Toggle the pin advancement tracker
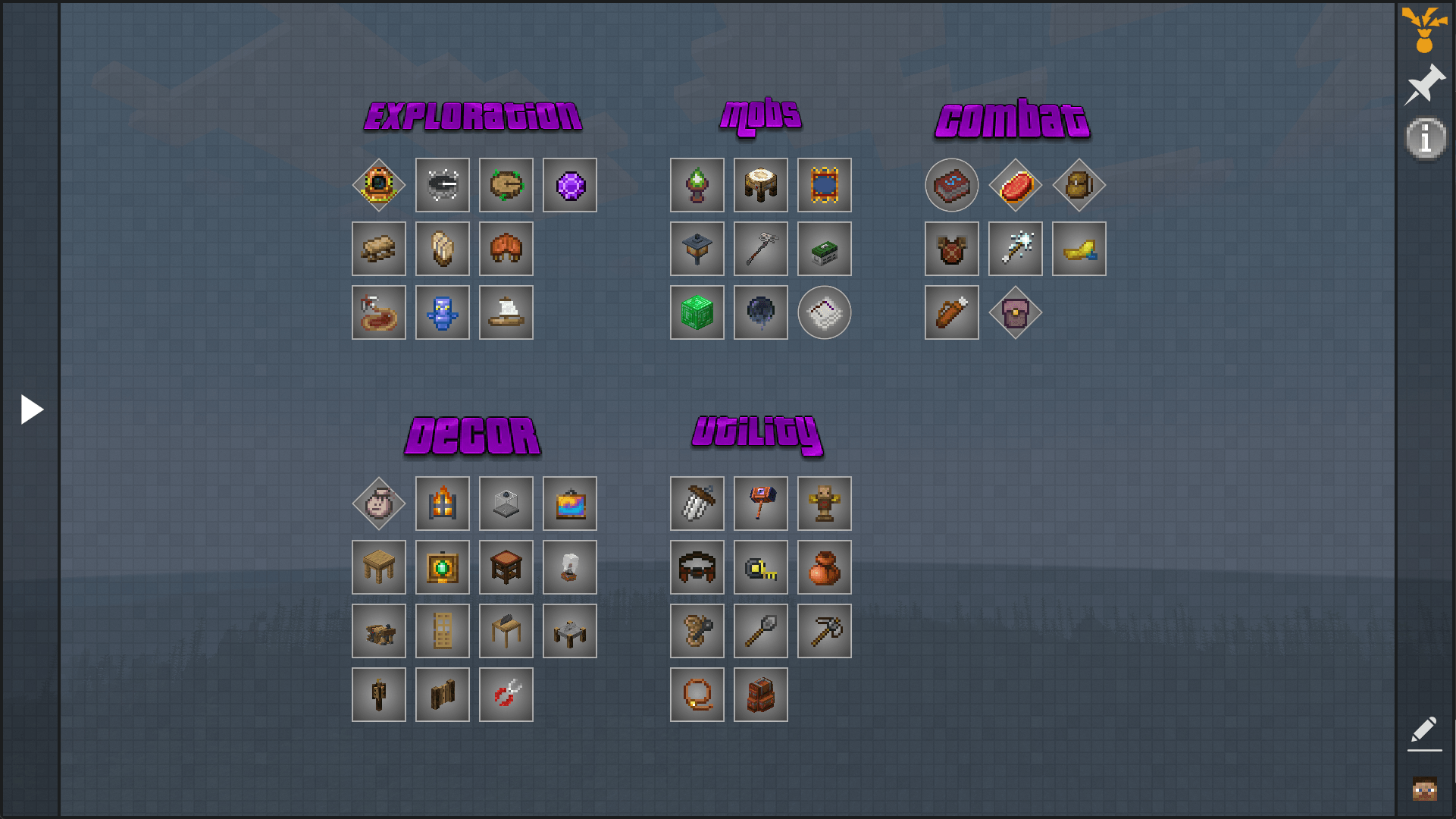This screenshot has height=819, width=1456. (1425, 82)
